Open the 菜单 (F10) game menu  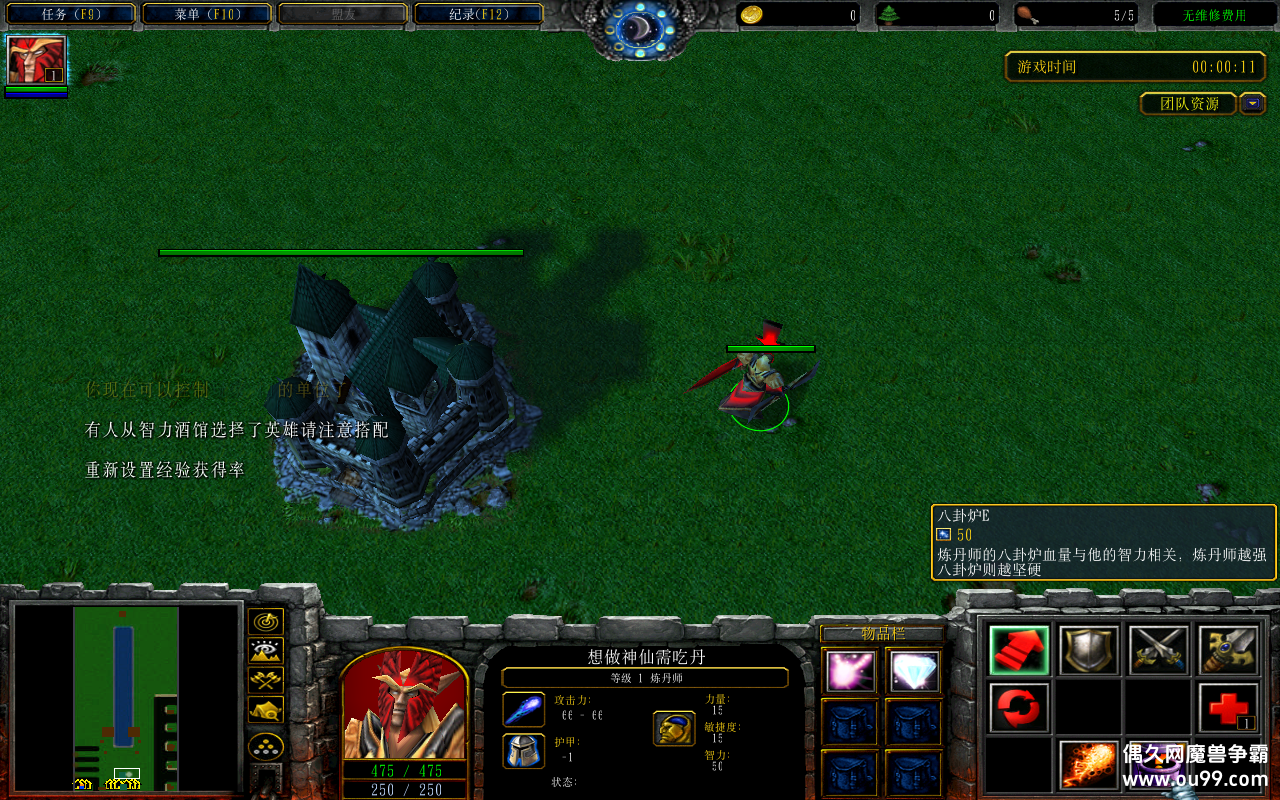[x=207, y=14]
